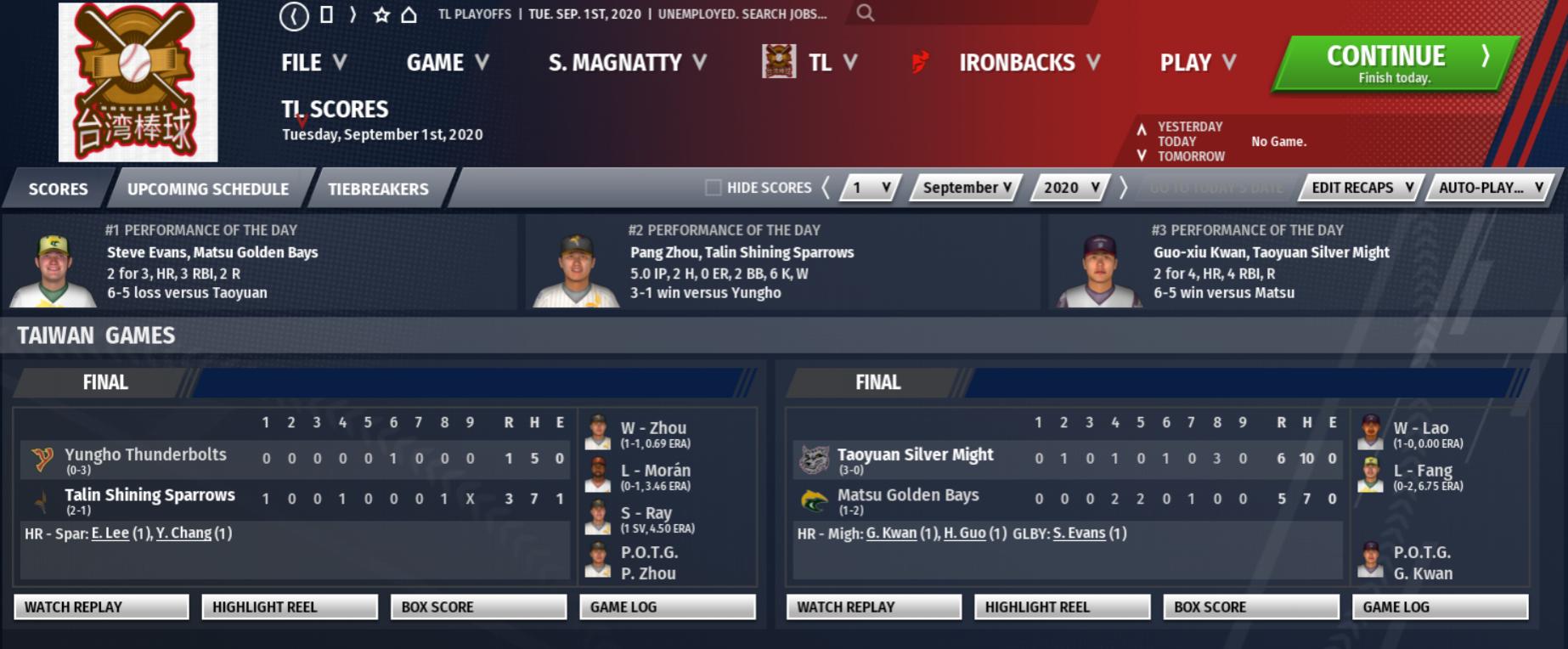Click the home icon in top bar

click(x=409, y=14)
